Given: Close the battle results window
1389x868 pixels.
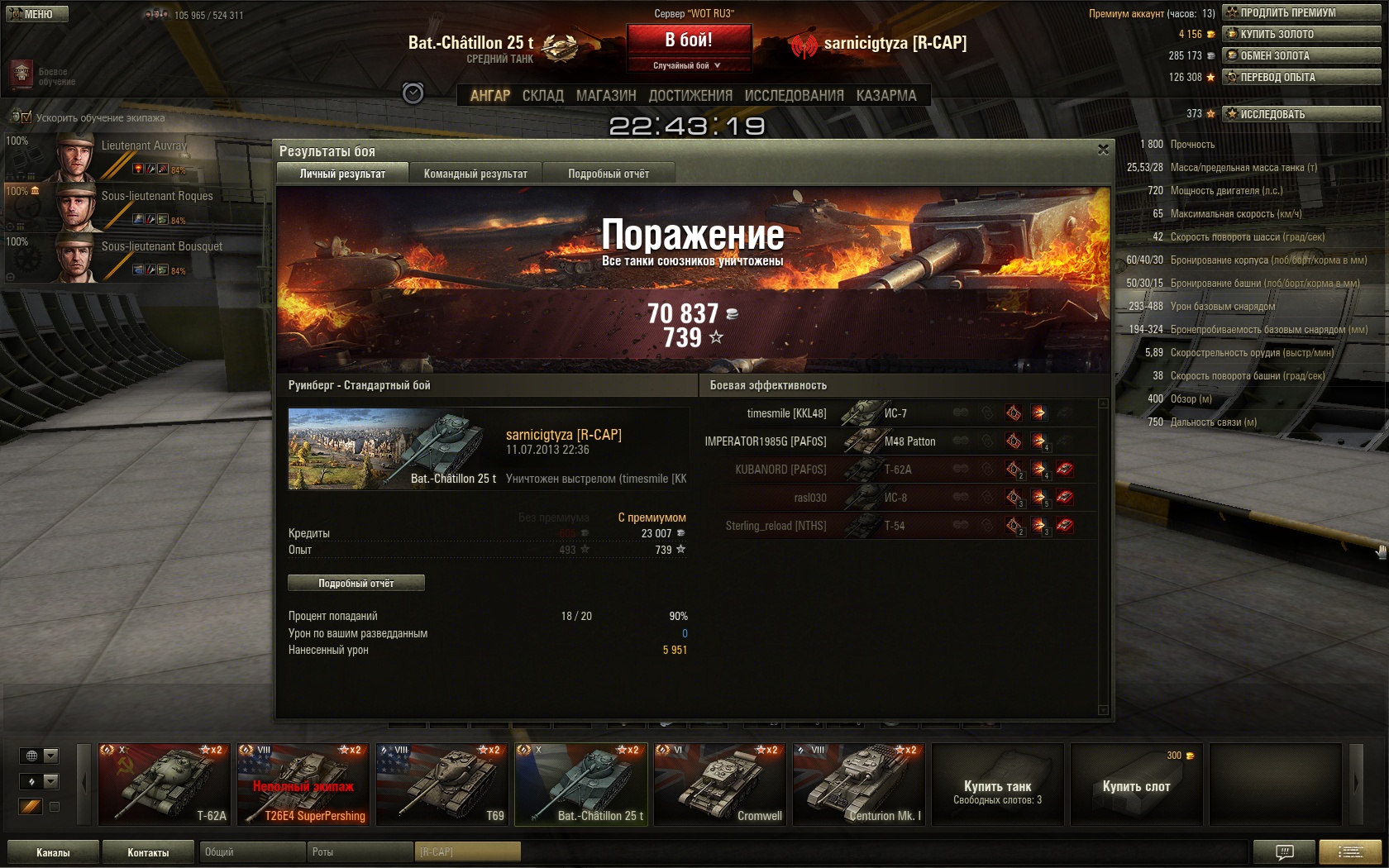Looking at the screenshot, I should [1103, 150].
